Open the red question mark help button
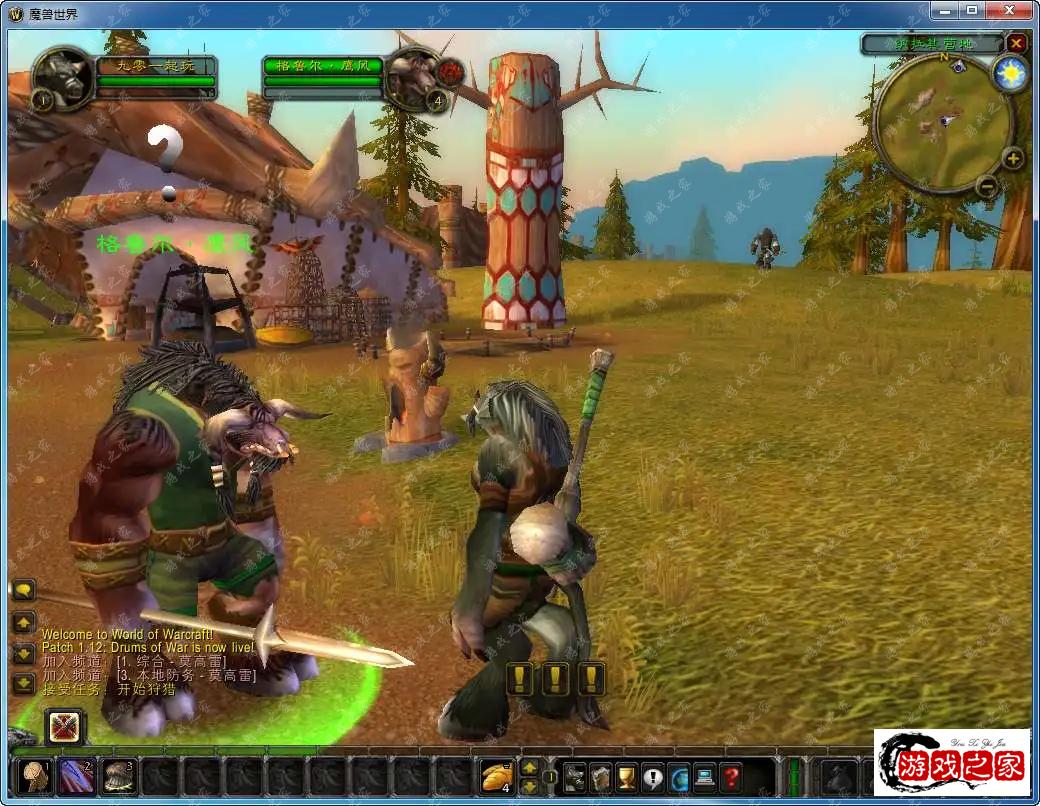 tap(731, 776)
